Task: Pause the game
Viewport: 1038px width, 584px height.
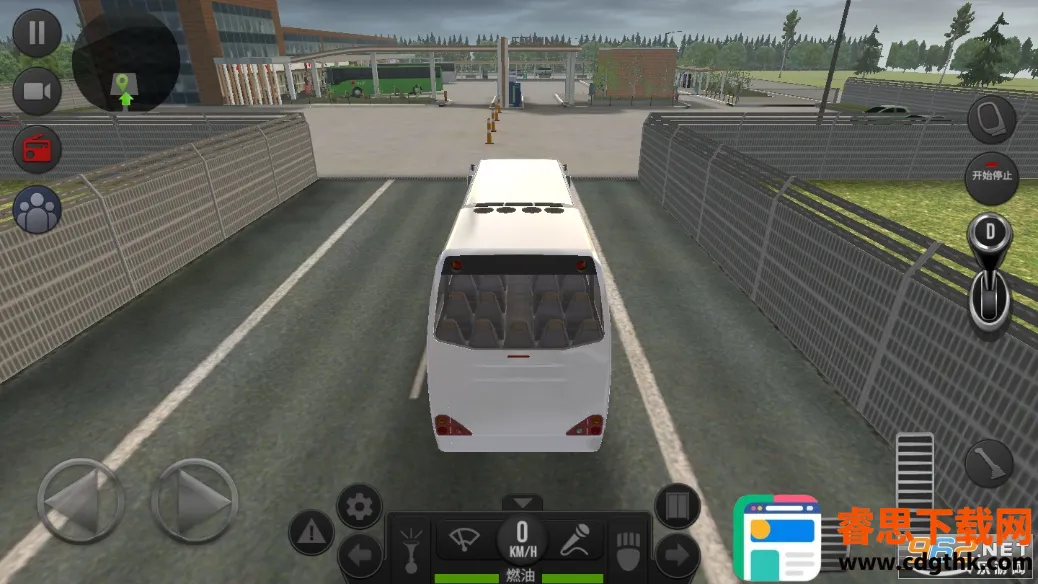Action: [x=37, y=33]
